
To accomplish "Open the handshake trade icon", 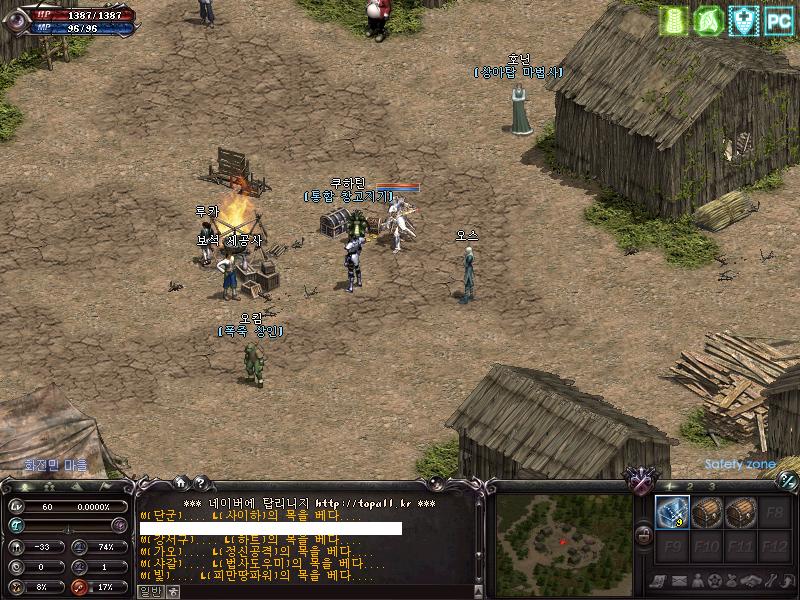I will tap(751, 582).
